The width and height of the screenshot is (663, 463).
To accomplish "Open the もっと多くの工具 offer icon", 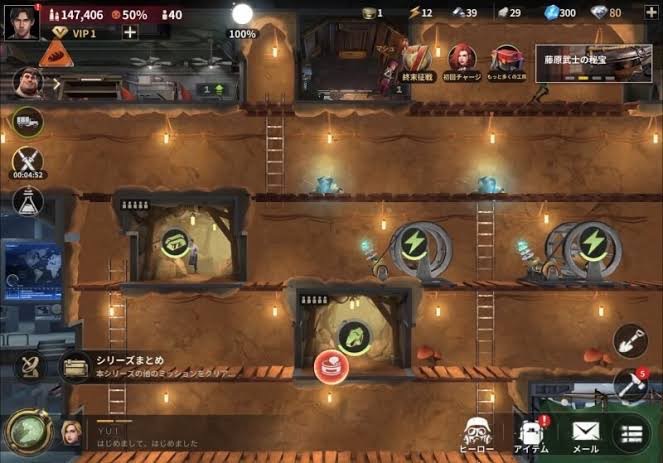I will coord(508,62).
